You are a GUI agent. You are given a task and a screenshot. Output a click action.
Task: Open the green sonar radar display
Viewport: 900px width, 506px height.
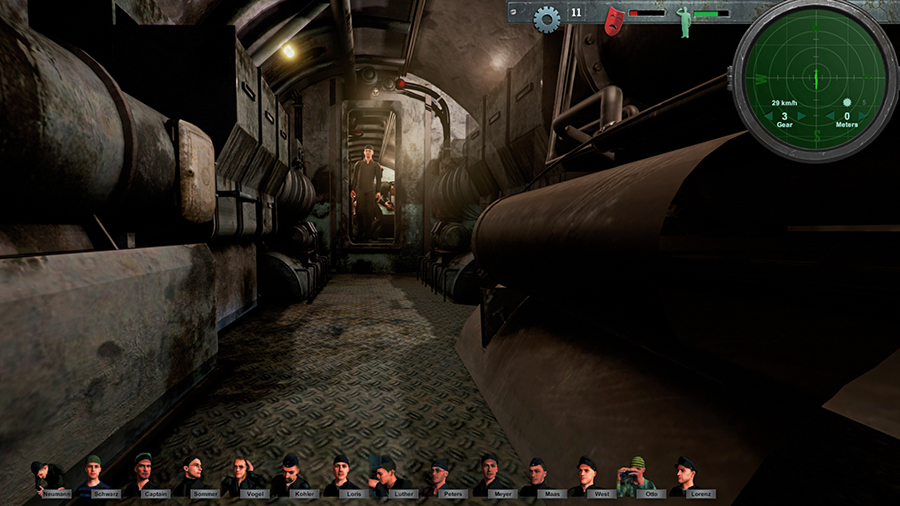tap(815, 76)
